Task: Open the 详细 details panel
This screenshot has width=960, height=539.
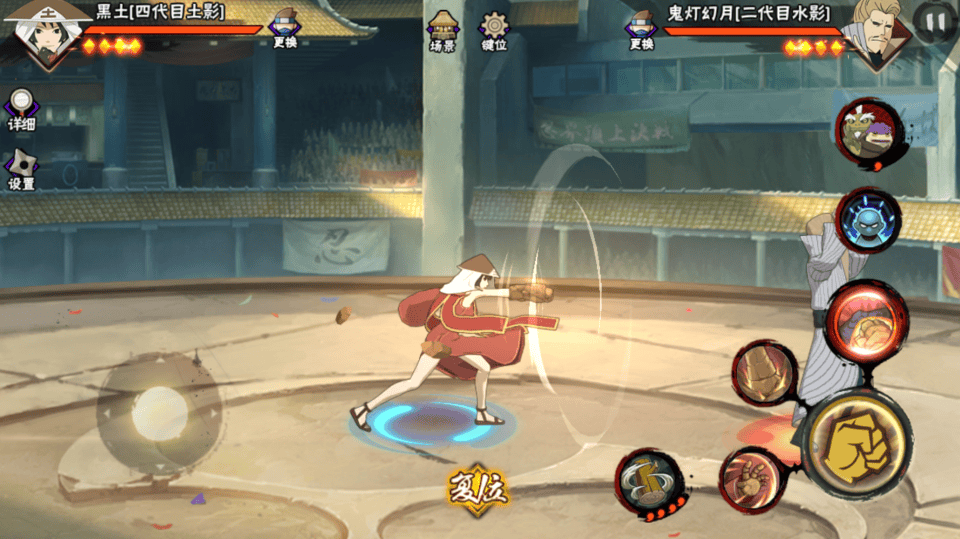Action: (21, 110)
